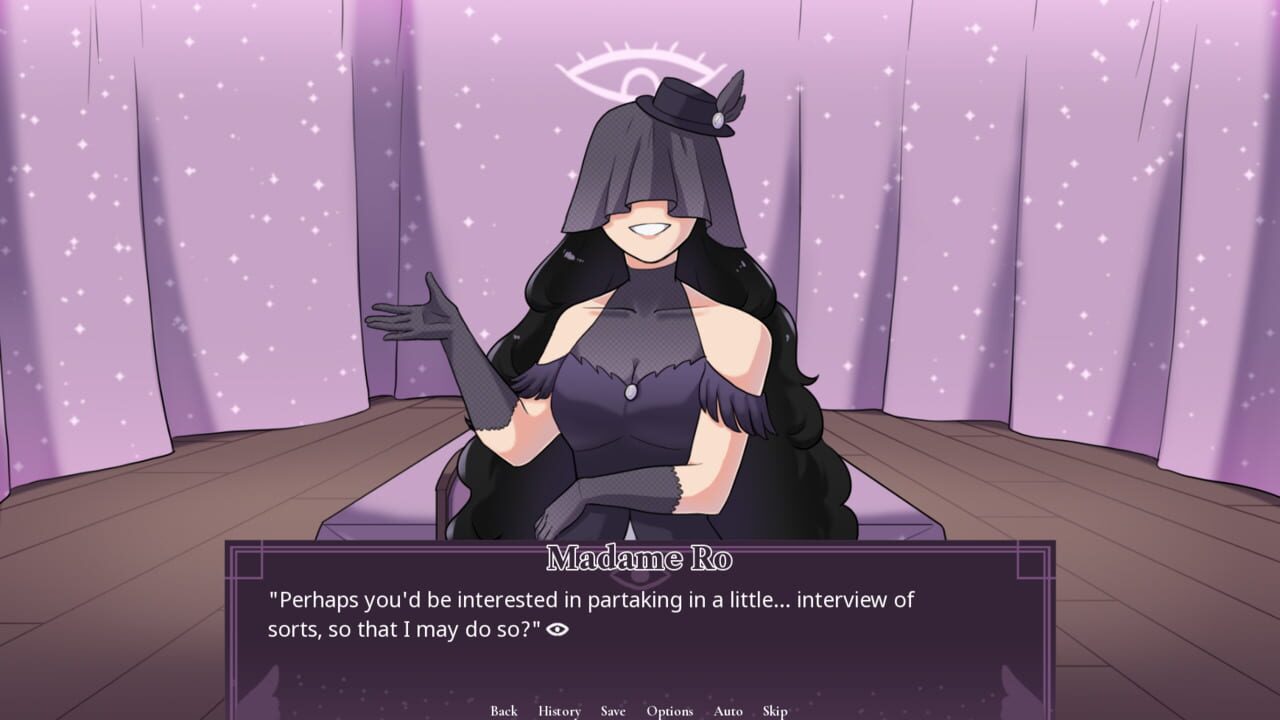
Task: Click the dialogue text to advance
Action: (x=590, y=612)
